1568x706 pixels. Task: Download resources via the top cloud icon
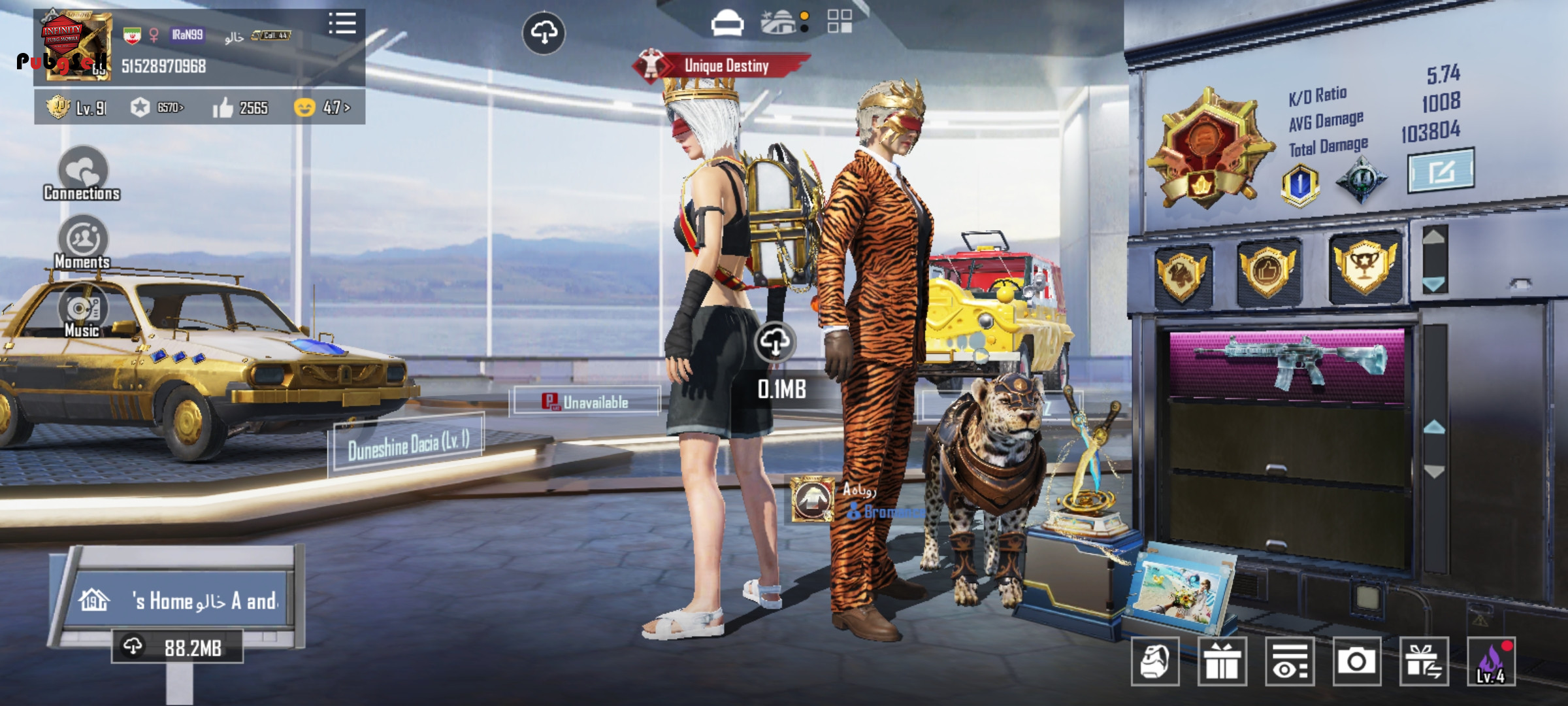[544, 32]
